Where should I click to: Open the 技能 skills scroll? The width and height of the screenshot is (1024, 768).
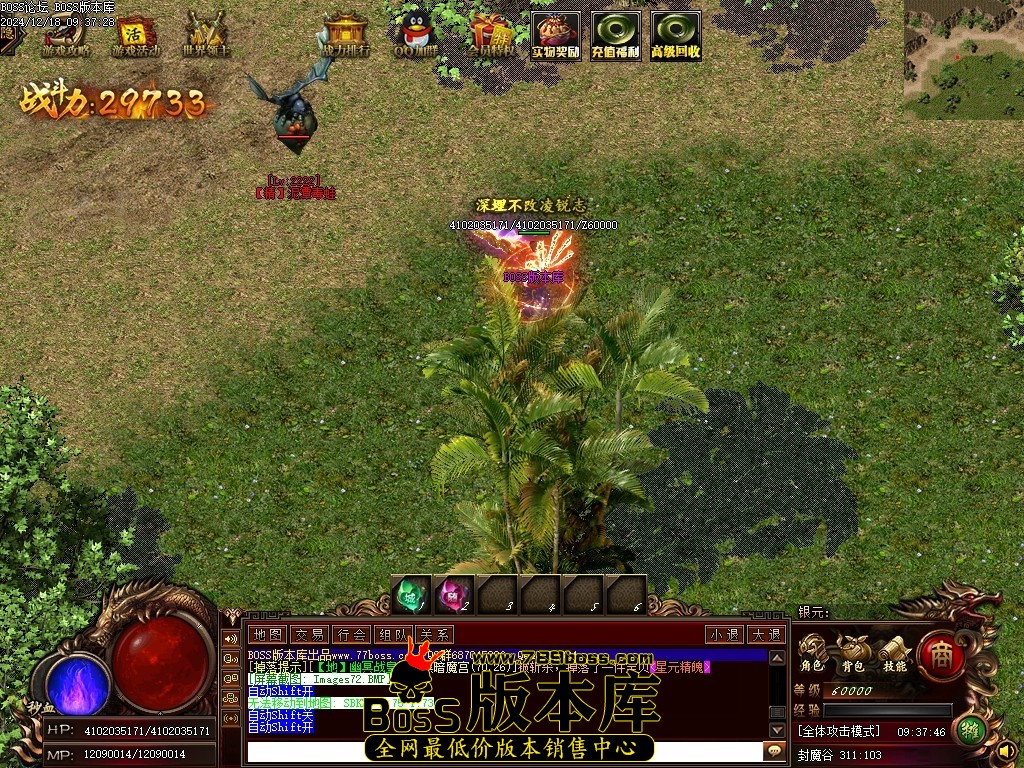(894, 653)
